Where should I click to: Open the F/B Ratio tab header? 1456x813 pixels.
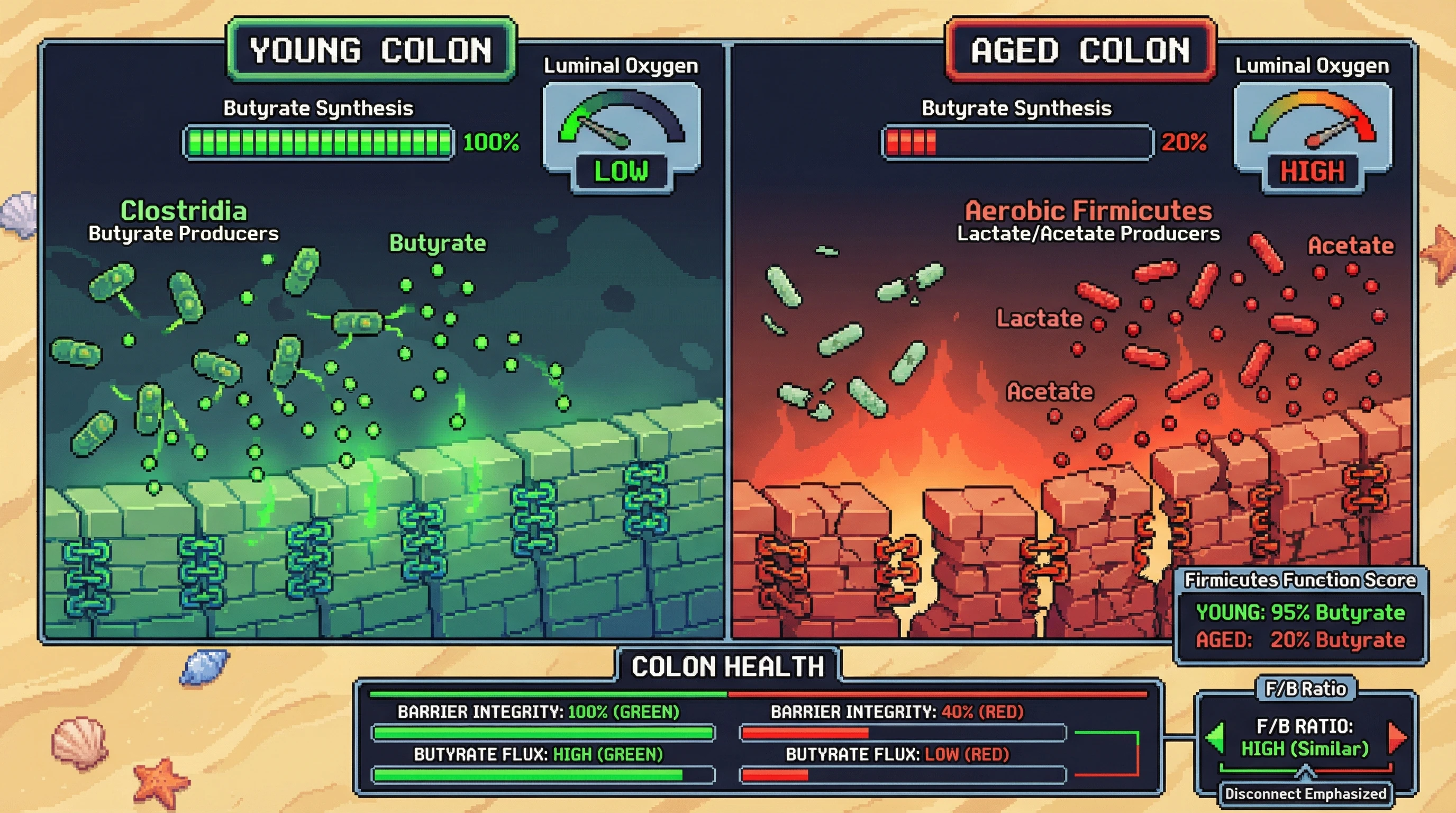click(x=1306, y=689)
